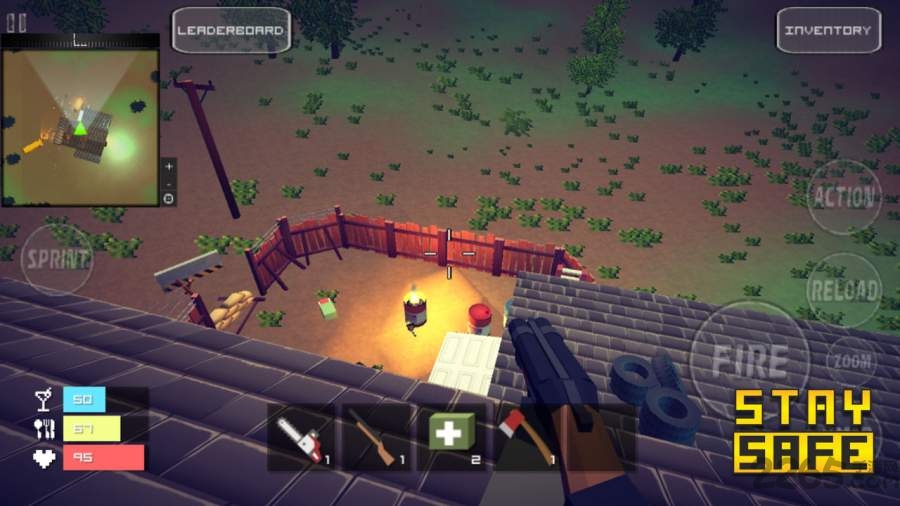
Task: Tap the Action button
Action: (x=843, y=196)
